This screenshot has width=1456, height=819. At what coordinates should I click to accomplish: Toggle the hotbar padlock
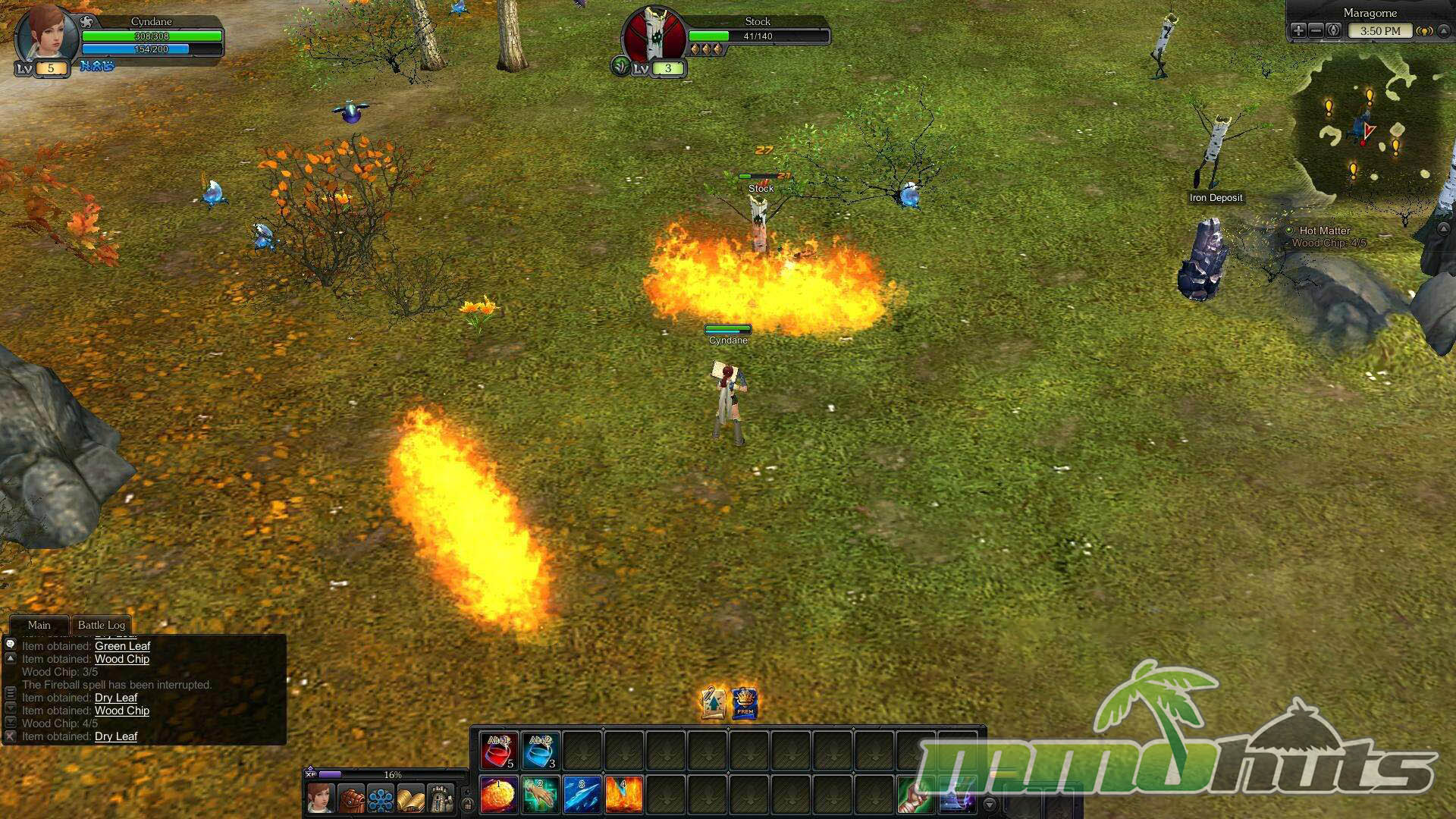tap(468, 804)
